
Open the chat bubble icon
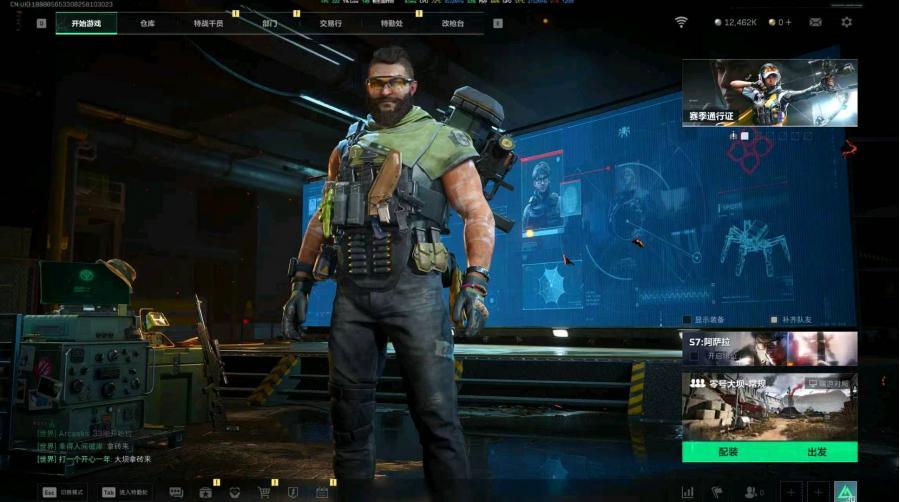tap(176, 492)
